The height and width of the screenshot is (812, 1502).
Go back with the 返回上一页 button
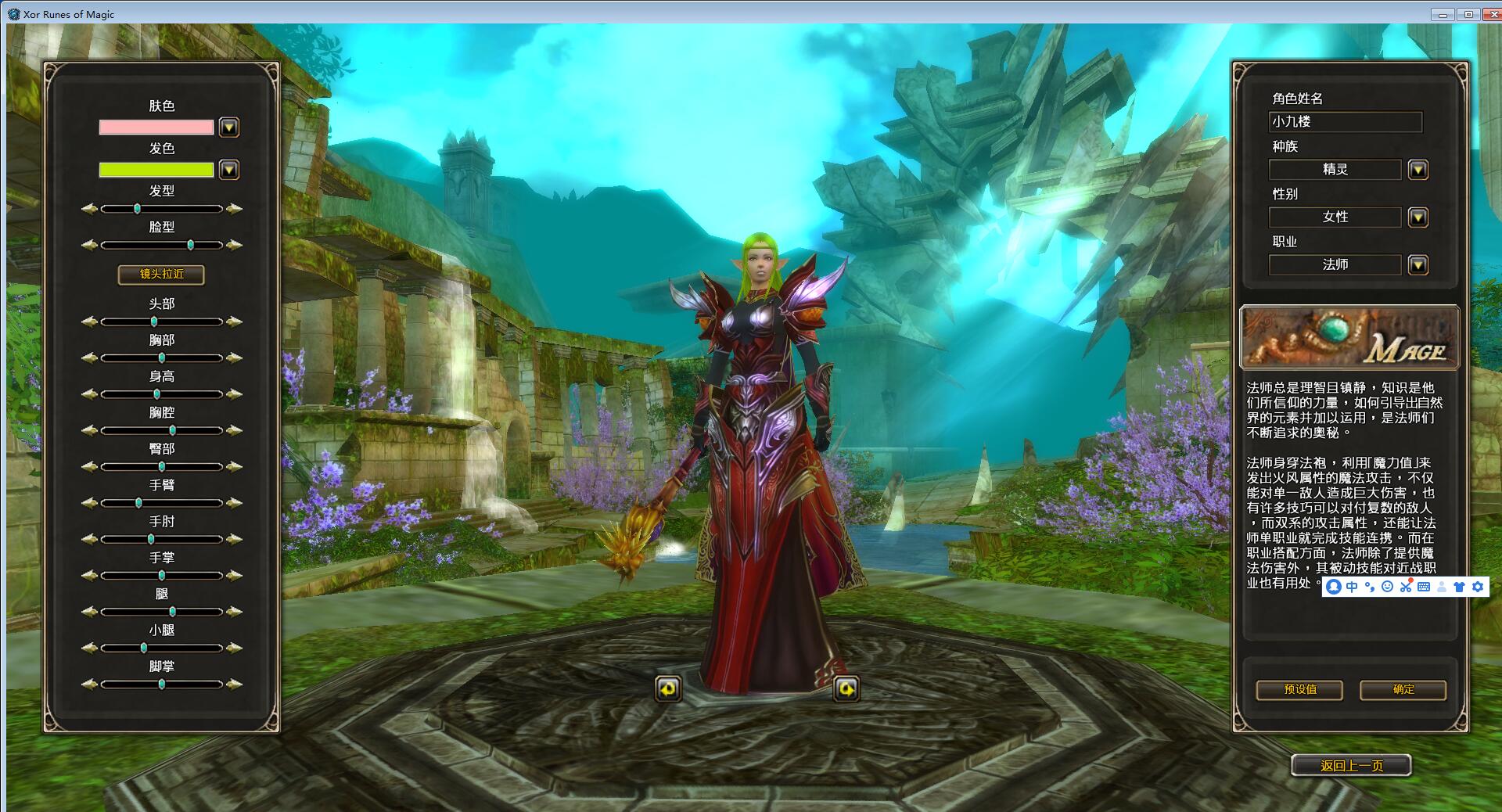click(x=1351, y=765)
